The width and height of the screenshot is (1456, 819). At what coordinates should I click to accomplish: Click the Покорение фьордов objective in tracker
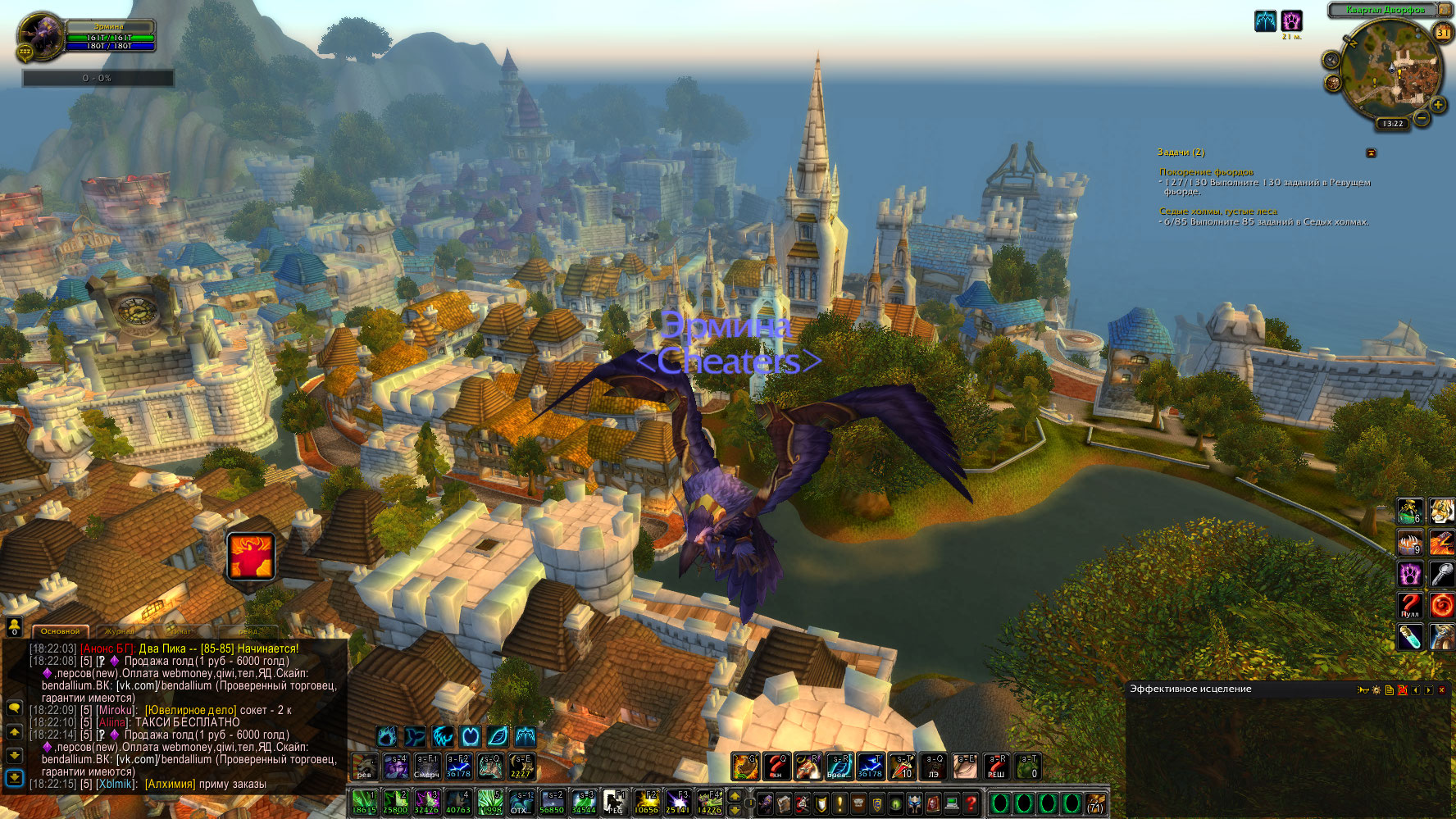[1206, 172]
